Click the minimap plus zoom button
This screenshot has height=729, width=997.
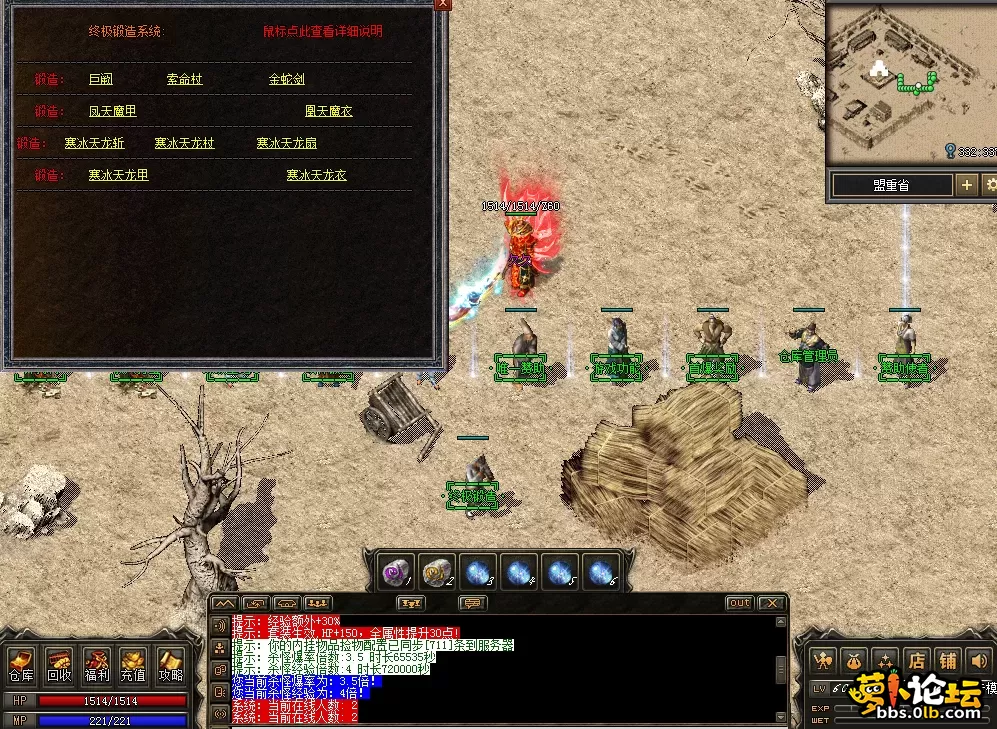click(x=966, y=185)
